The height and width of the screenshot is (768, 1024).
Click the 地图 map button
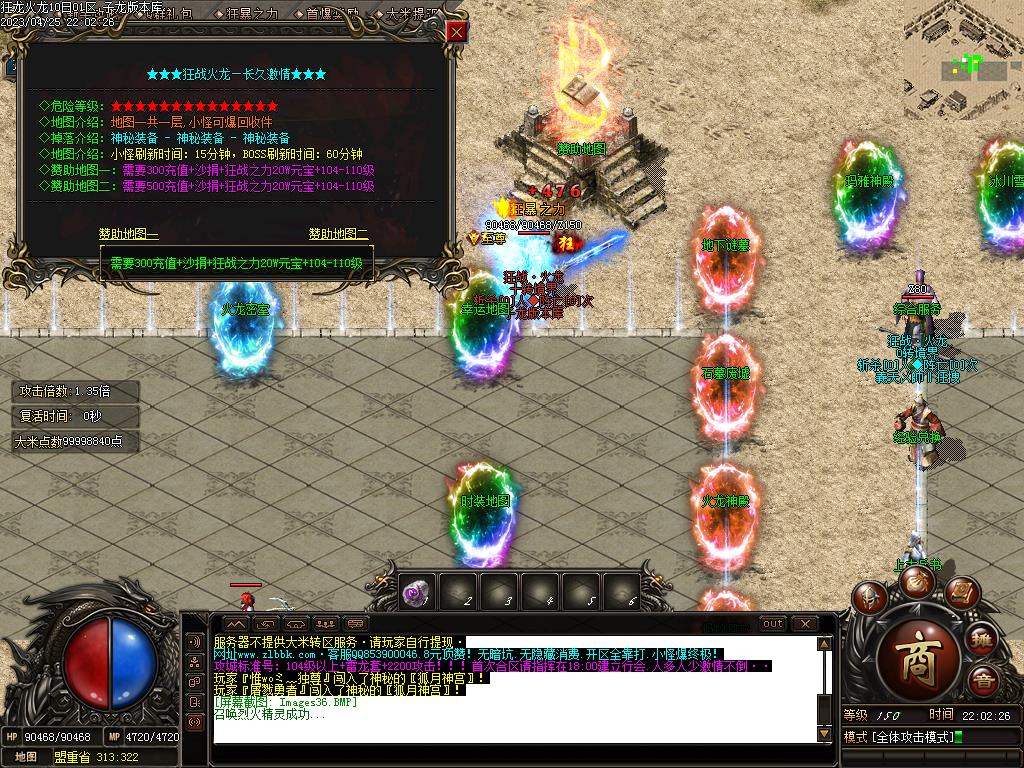coord(26,757)
